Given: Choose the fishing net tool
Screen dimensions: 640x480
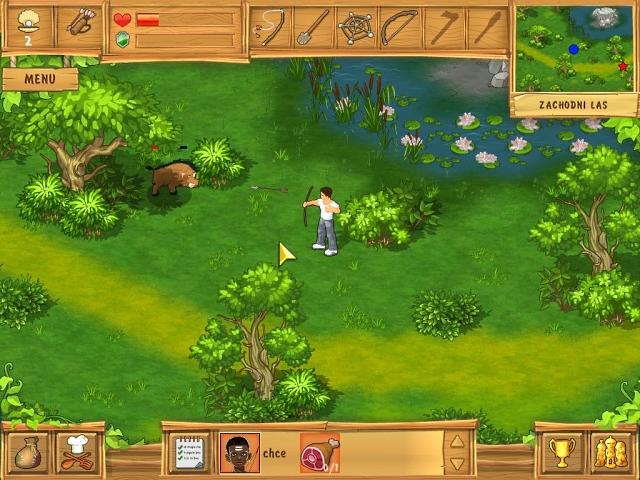Looking at the screenshot, I should [356, 28].
